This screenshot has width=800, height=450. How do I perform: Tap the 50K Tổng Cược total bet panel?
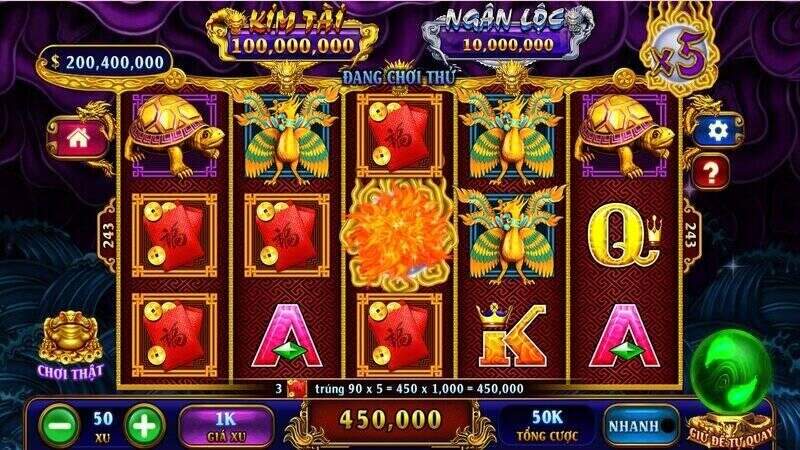(x=548, y=424)
